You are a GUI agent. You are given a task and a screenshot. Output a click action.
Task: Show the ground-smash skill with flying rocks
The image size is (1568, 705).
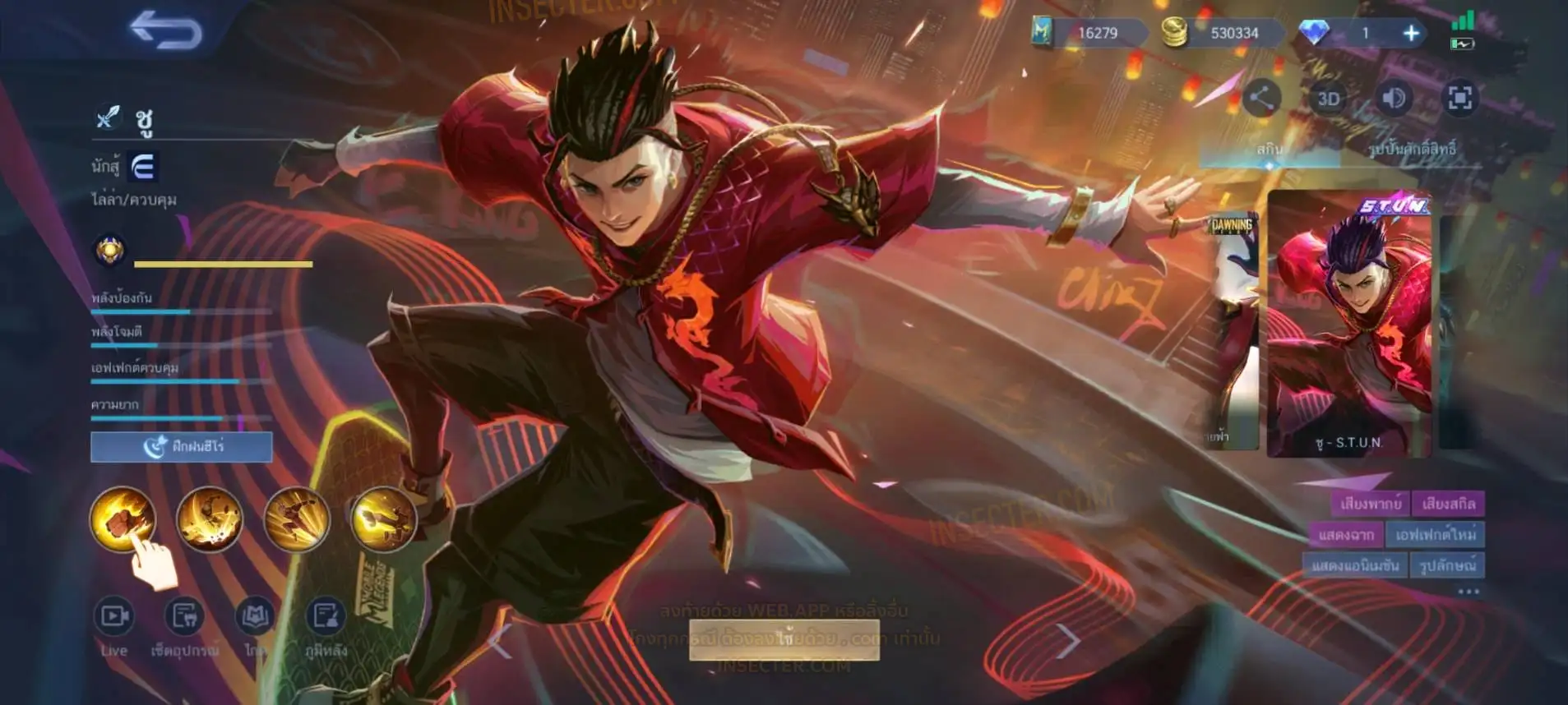(x=210, y=518)
